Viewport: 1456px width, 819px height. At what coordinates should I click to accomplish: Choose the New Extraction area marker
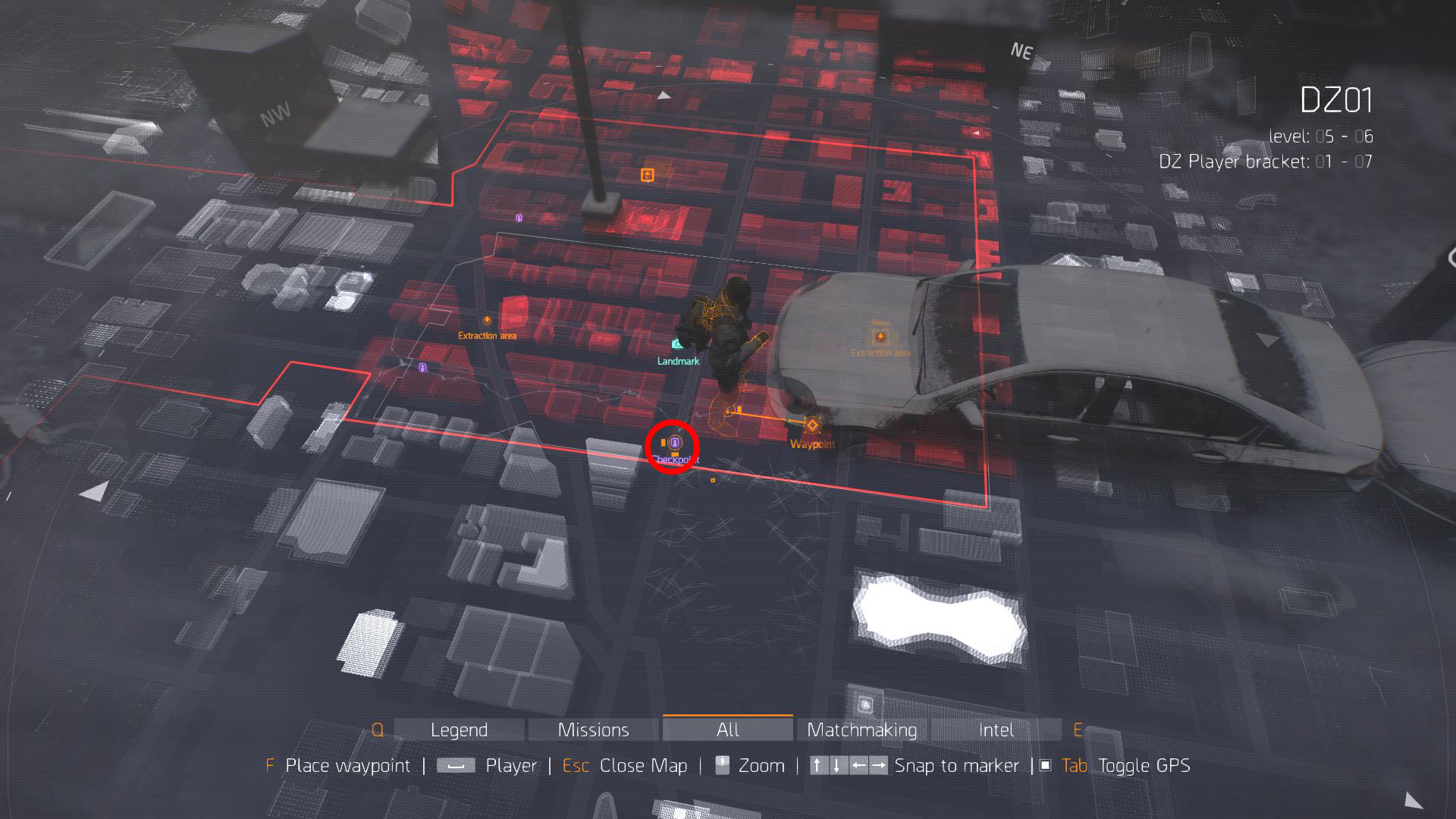880,337
